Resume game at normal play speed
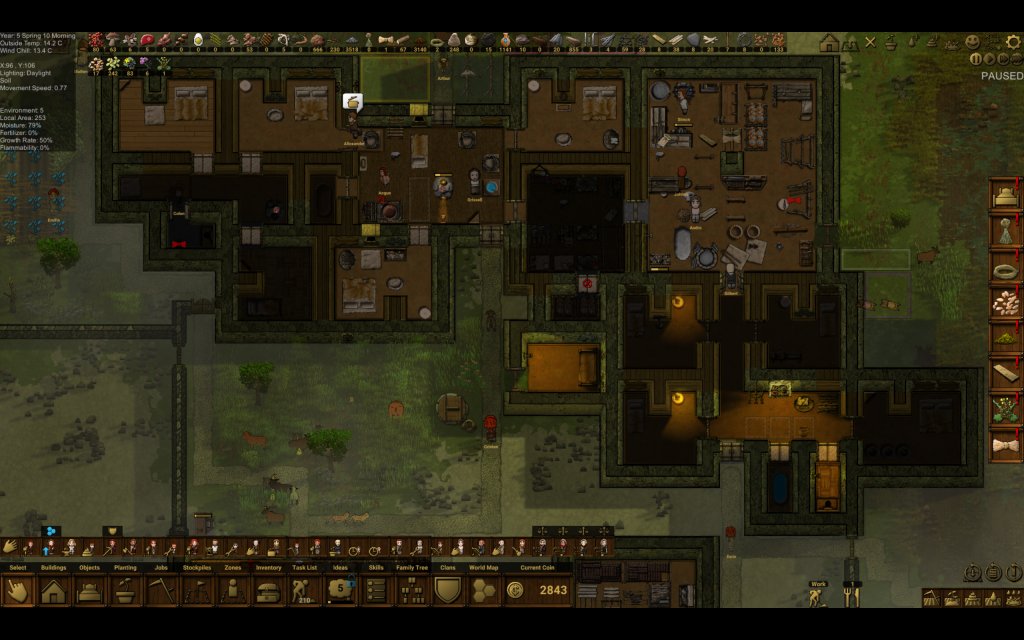This screenshot has height=640, width=1024. coord(989,59)
